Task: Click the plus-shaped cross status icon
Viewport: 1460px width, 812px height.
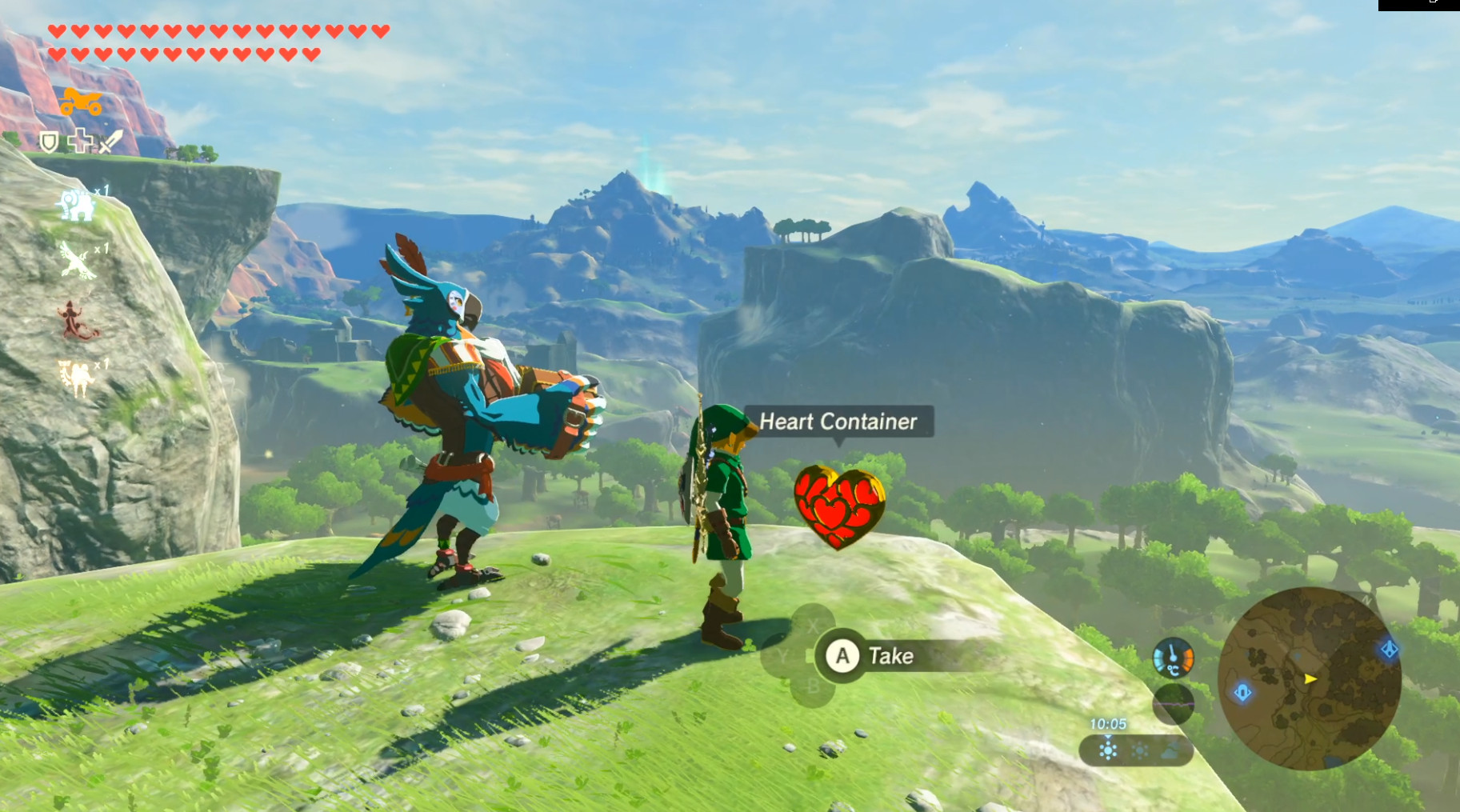Action: click(80, 142)
